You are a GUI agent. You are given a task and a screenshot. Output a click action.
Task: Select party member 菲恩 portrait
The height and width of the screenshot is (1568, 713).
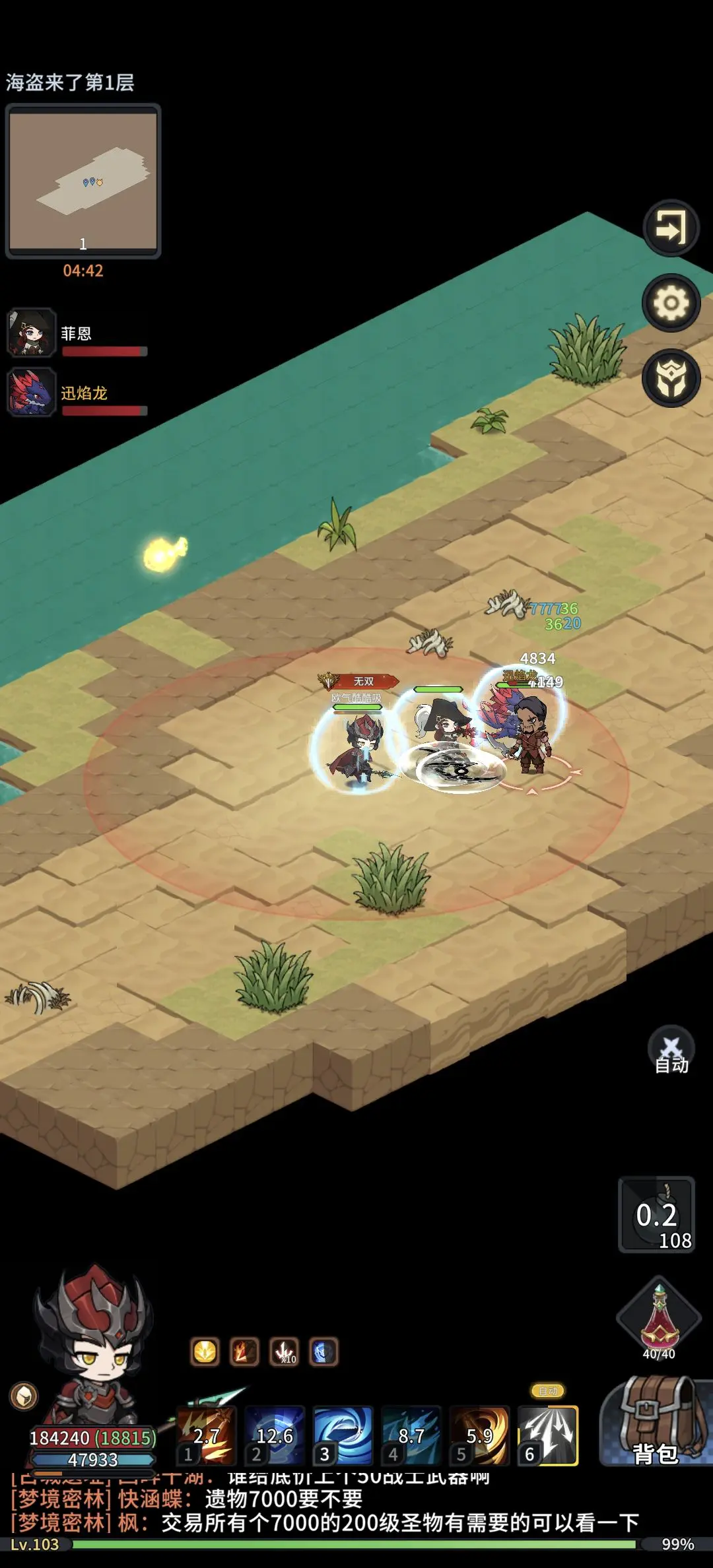click(x=31, y=333)
